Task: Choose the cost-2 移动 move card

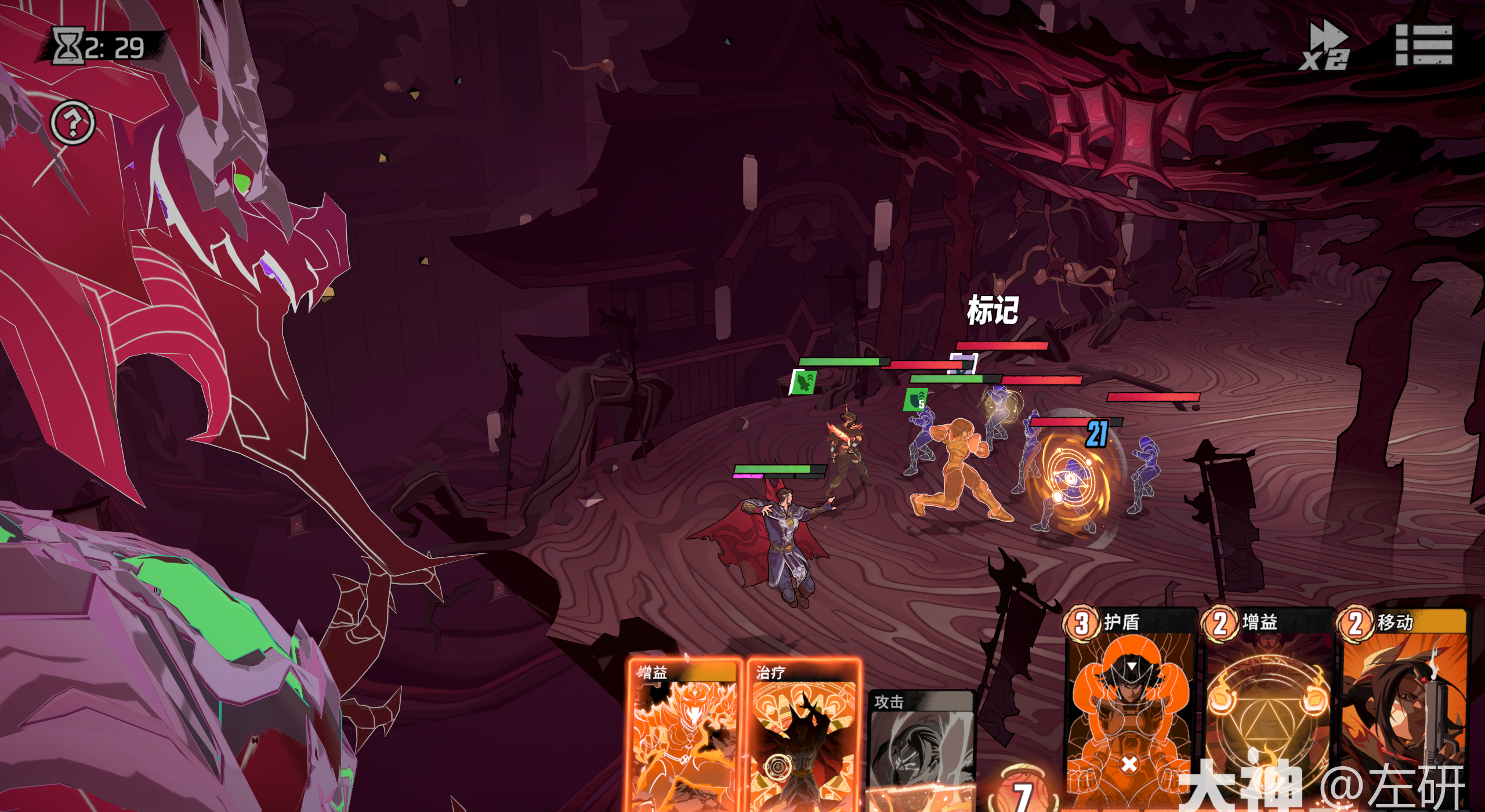Action: tap(1404, 708)
